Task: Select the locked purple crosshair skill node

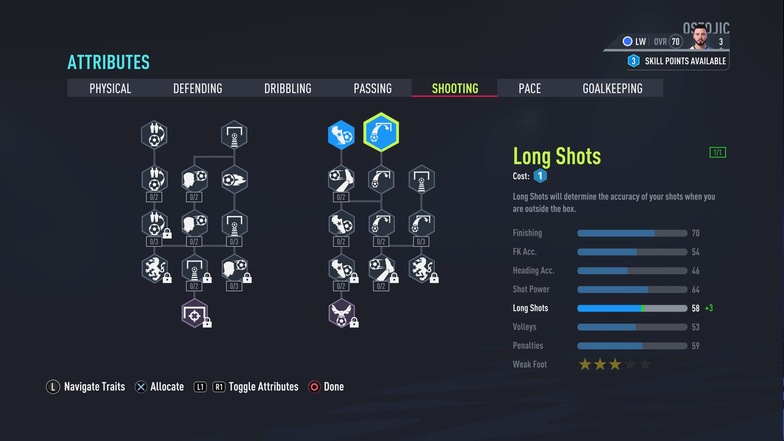Action: coord(194,314)
